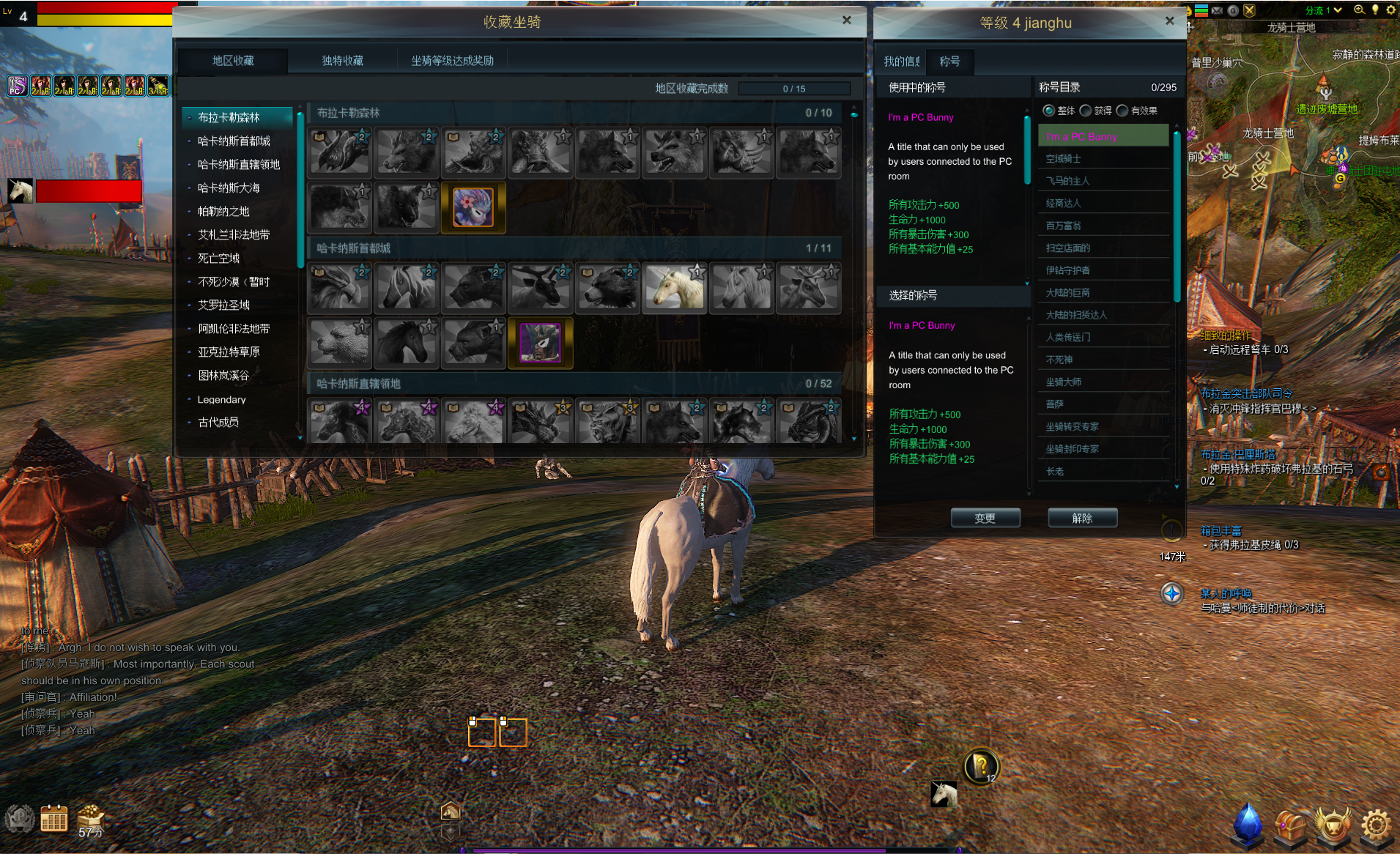This screenshot has width=1400, height=854.
Task: Open the gear settings icon
Action: [x=1376, y=825]
